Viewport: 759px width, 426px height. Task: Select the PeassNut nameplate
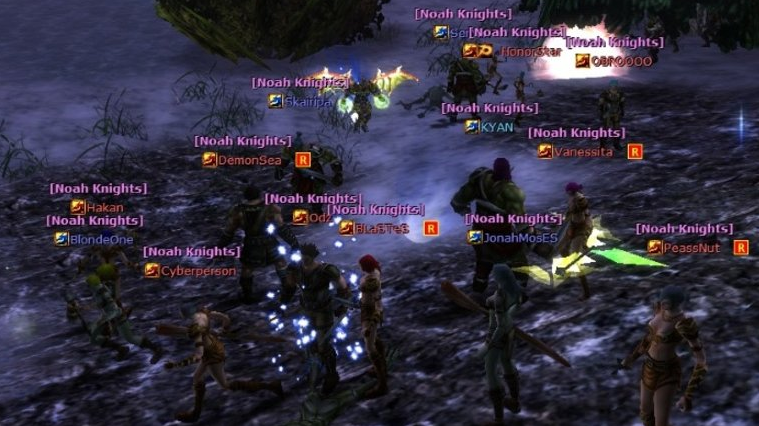coord(691,247)
